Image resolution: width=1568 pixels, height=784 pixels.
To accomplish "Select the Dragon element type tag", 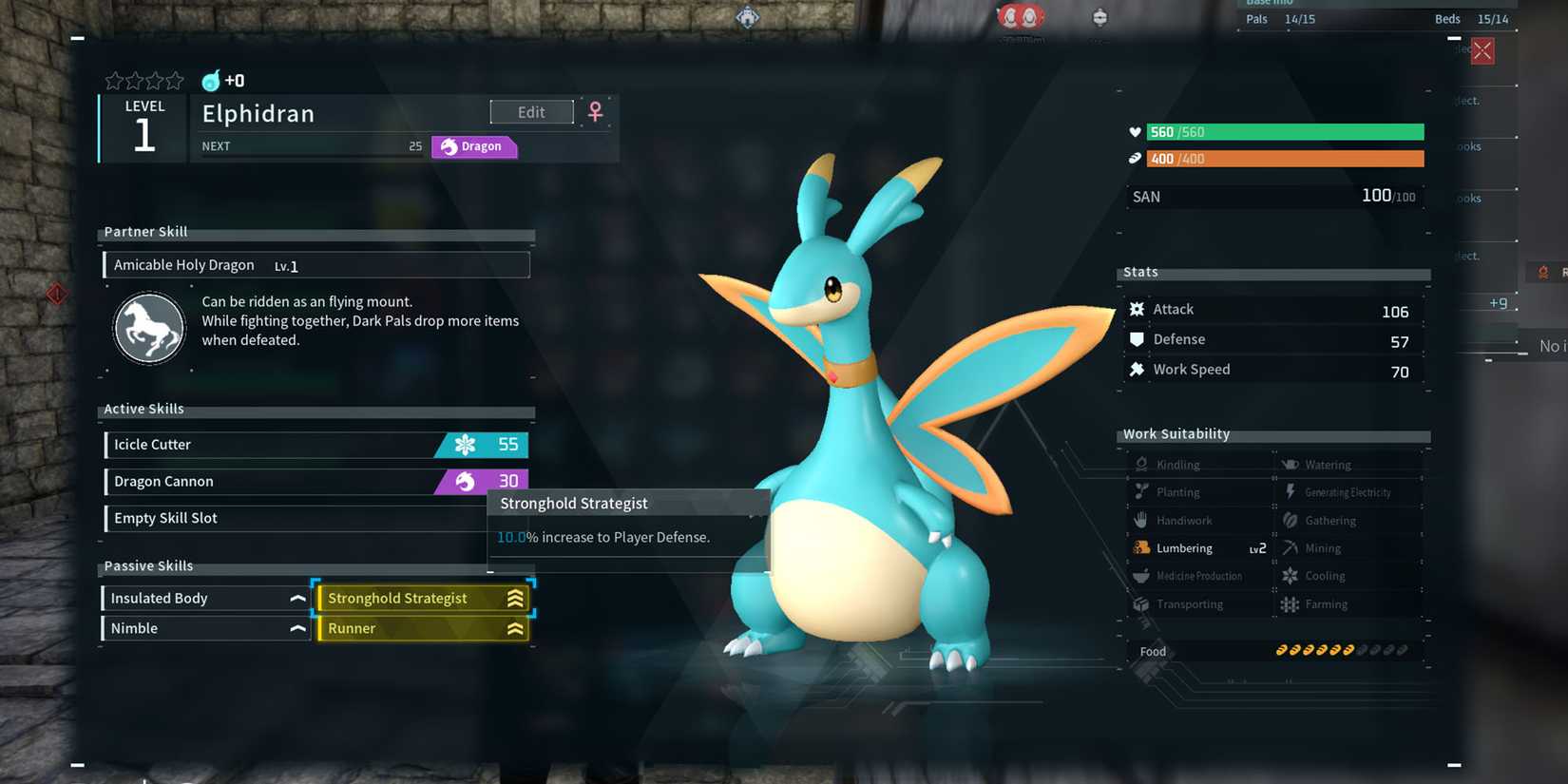I will pyautogui.click(x=473, y=146).
